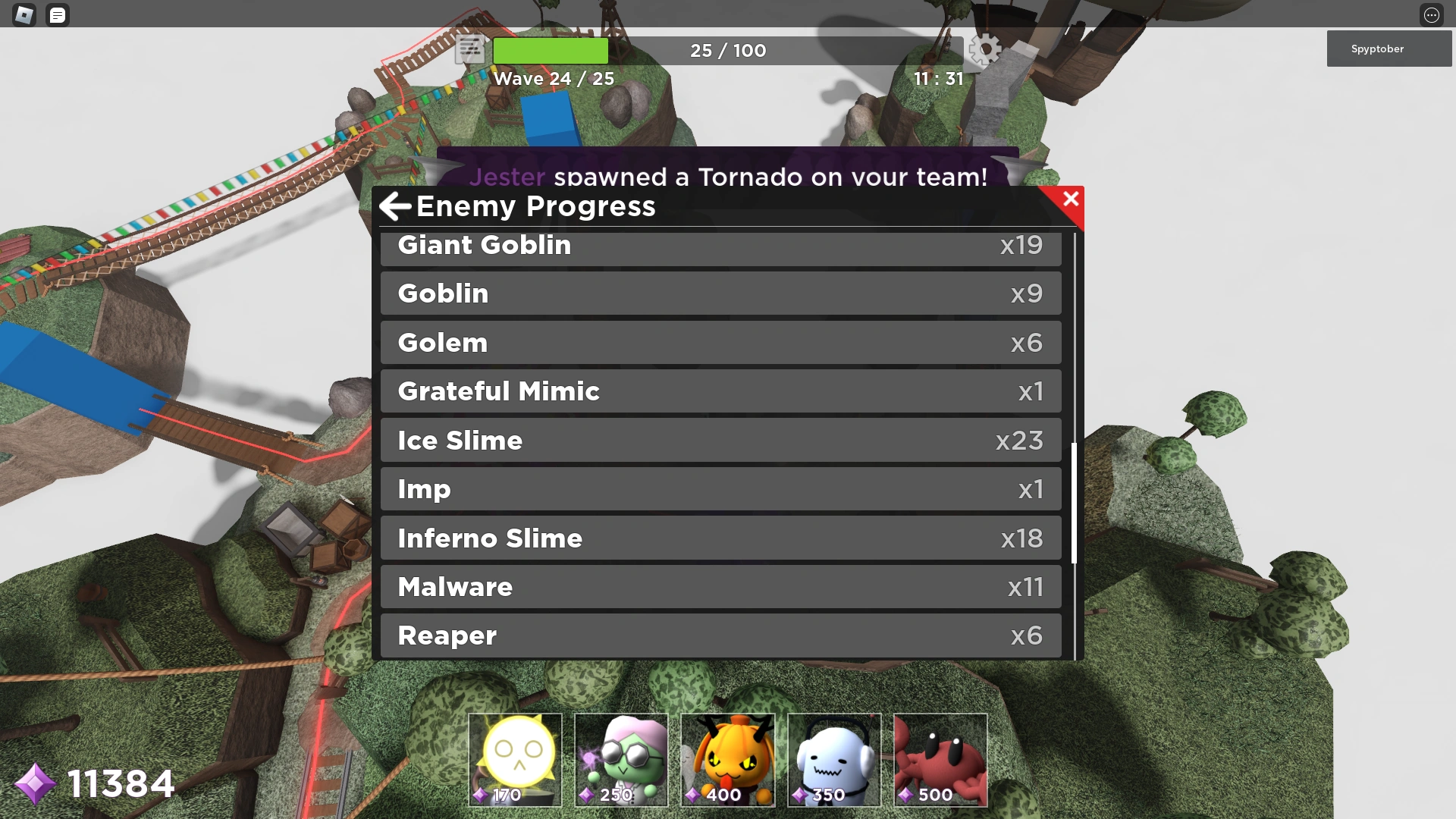Image resolution: width=1456 pixels, height=819 pixels.
Task: Select the Reaper enemy entry
Action: [x=720, y=635]
